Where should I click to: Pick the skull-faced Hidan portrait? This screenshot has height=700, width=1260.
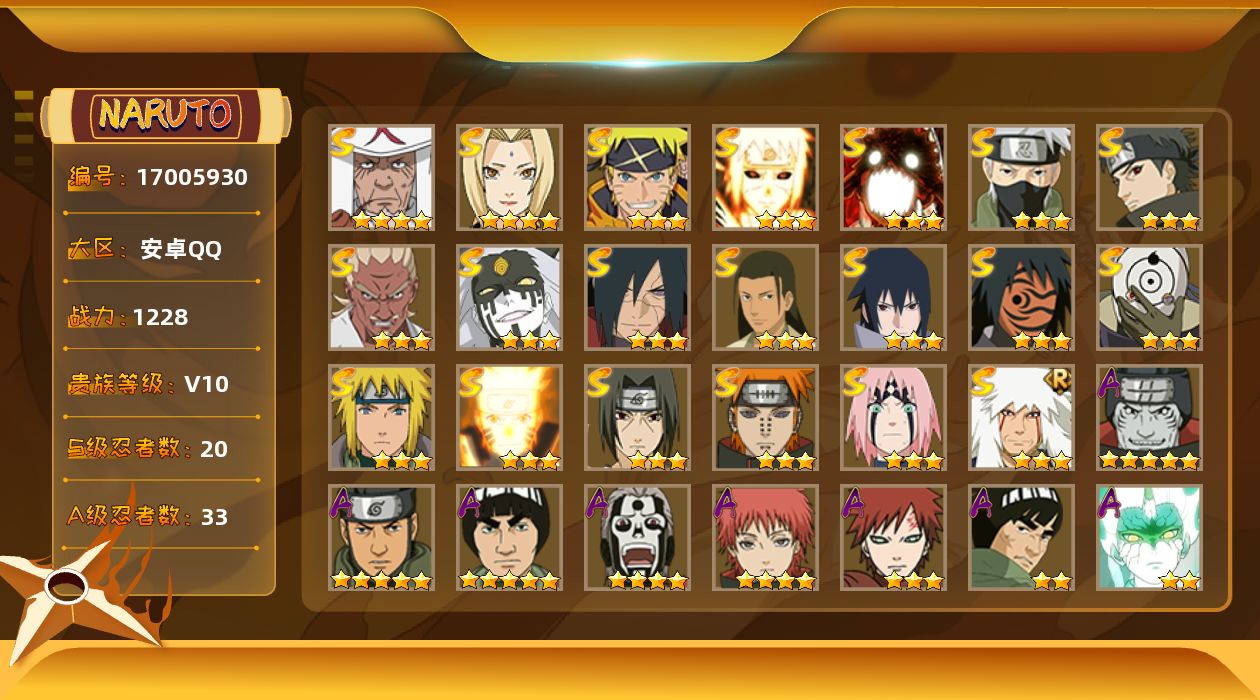click(x=637, y=538)
